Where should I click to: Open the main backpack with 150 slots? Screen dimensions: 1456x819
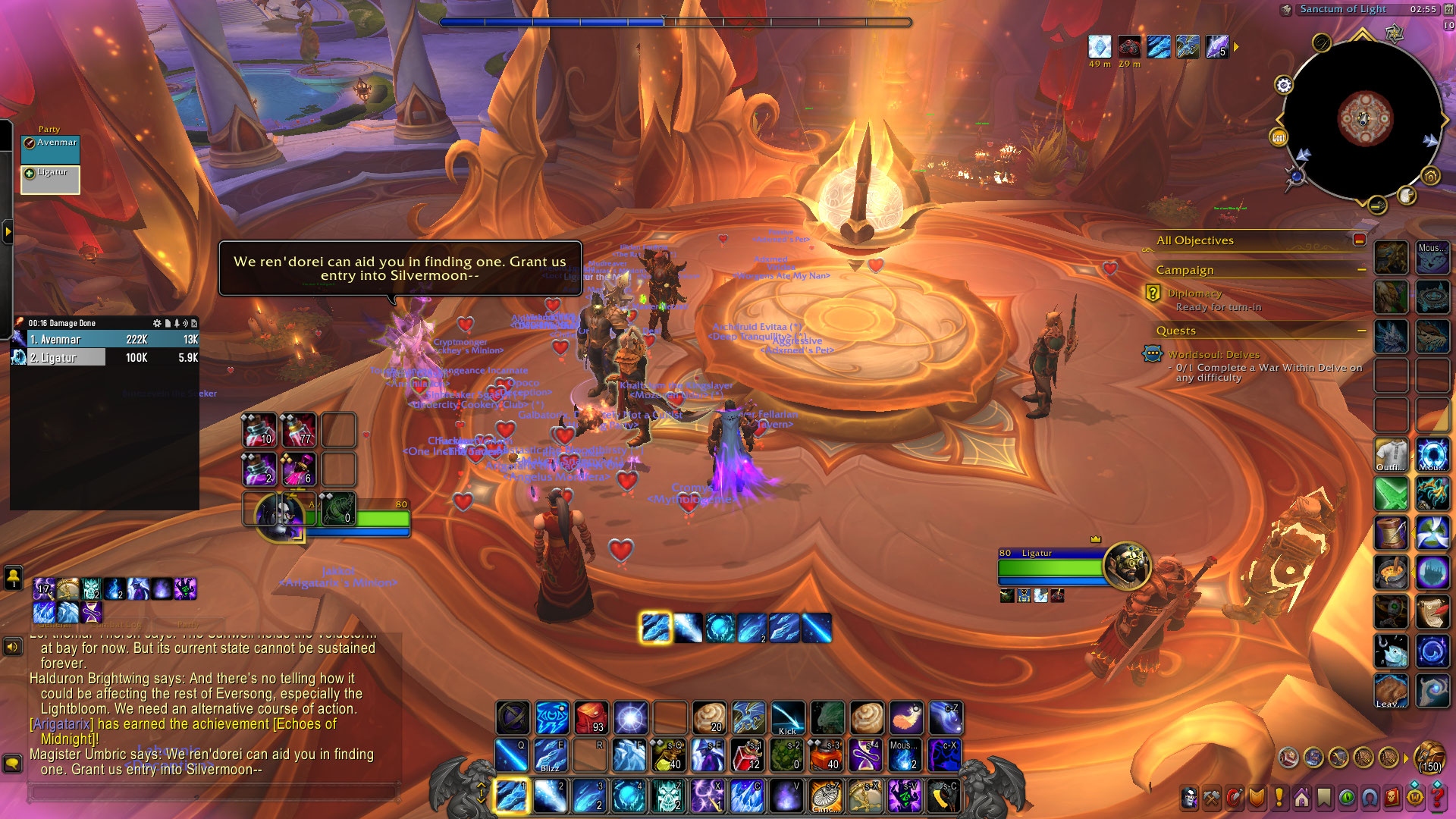[1429, 756]
